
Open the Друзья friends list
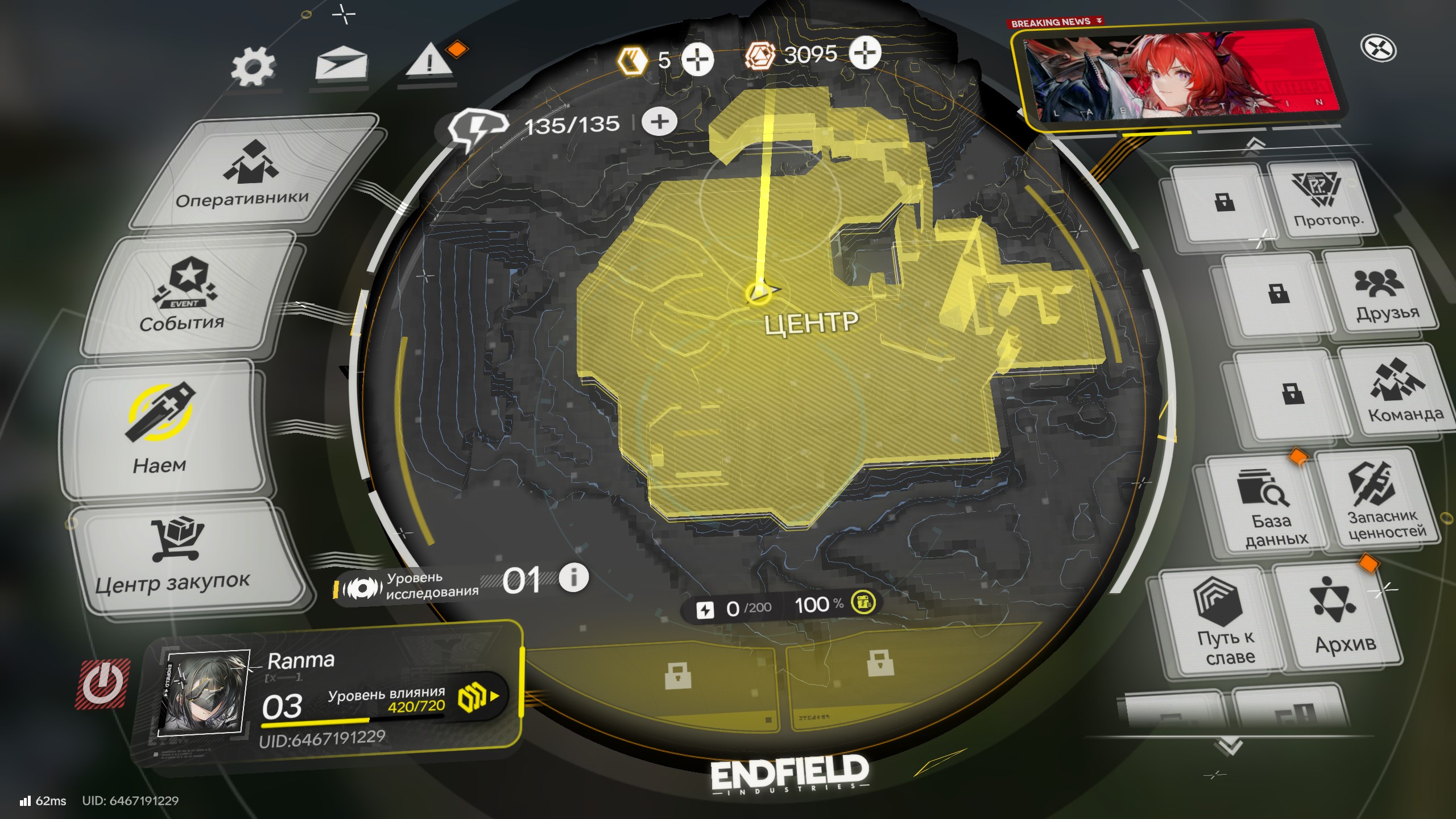(1379, 293)
